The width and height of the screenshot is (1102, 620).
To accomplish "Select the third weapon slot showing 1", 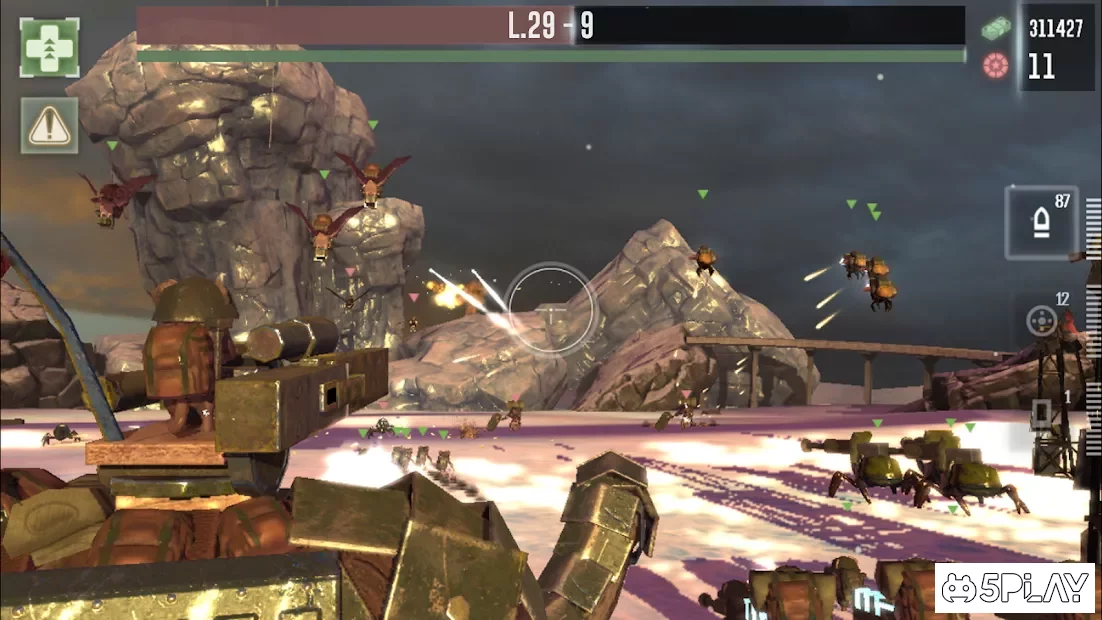I will 1043,415.
